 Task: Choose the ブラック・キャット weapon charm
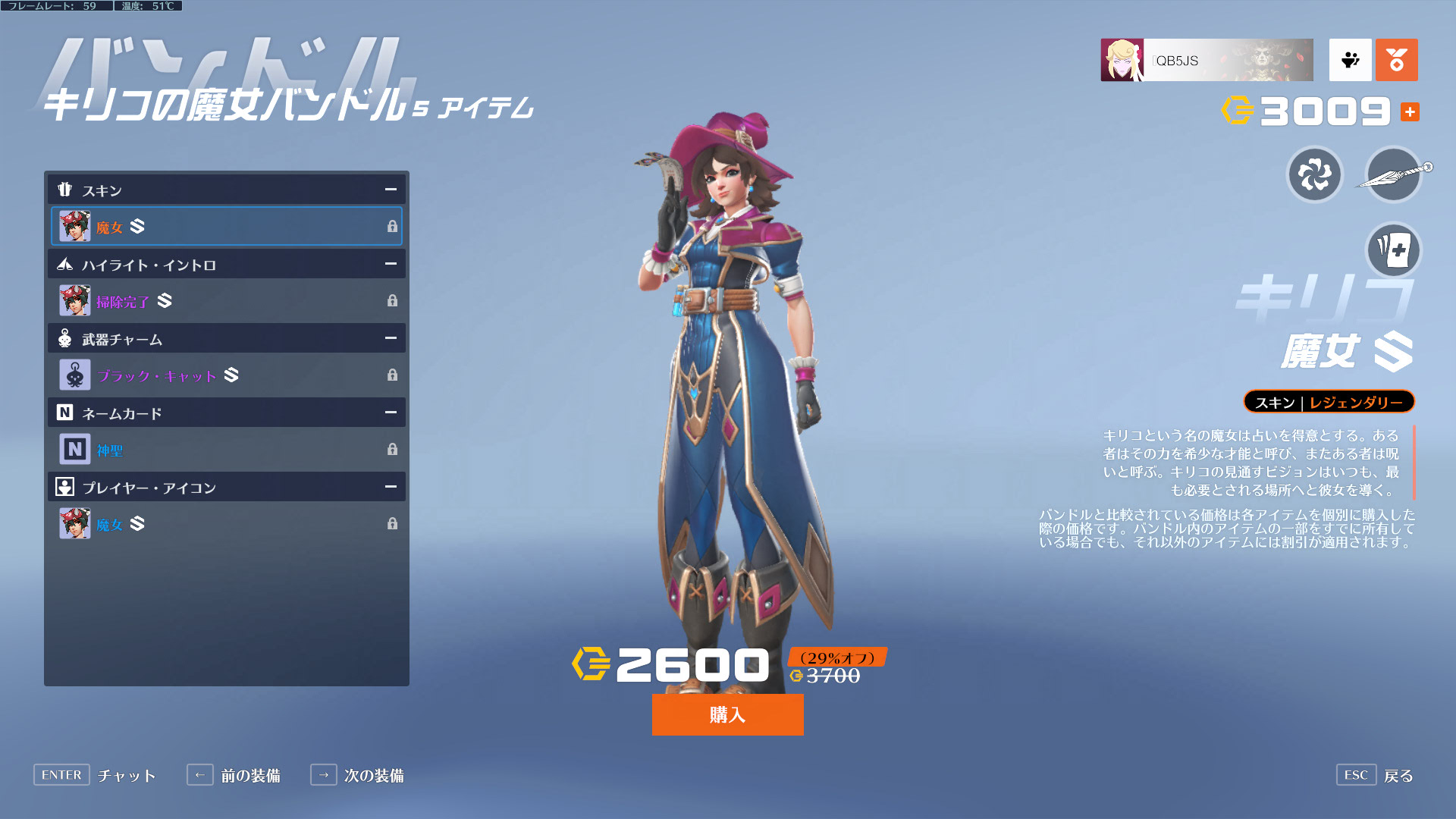tap(226, 375)
